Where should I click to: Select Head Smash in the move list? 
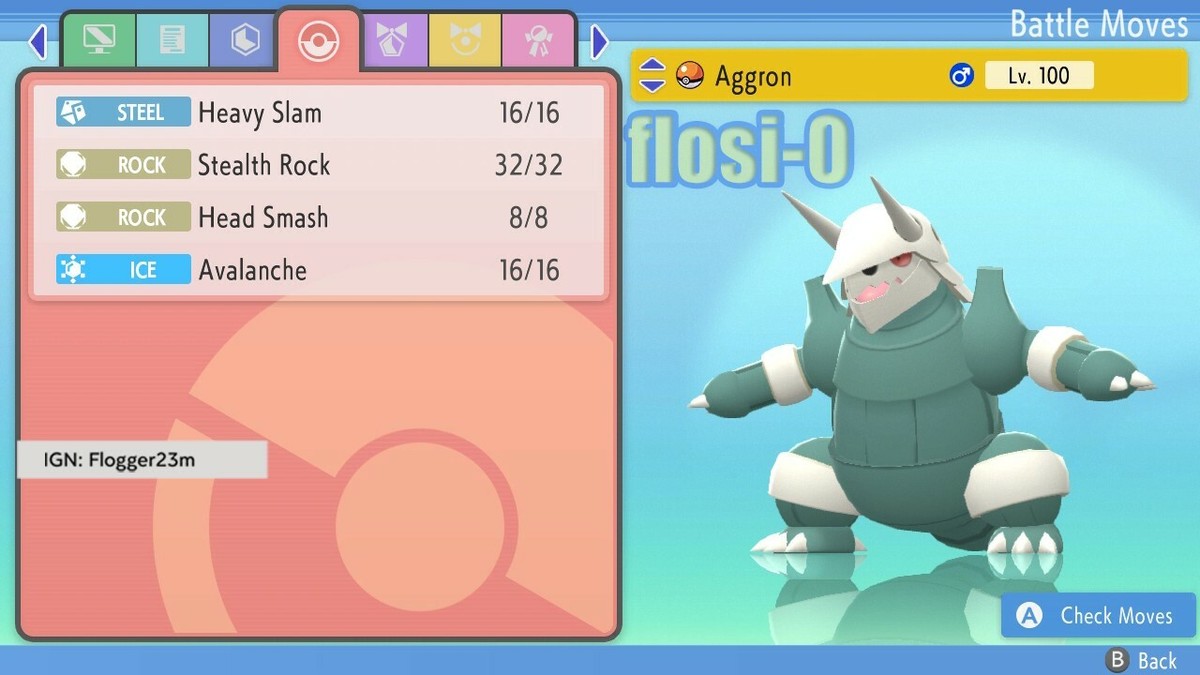point(318,217)
